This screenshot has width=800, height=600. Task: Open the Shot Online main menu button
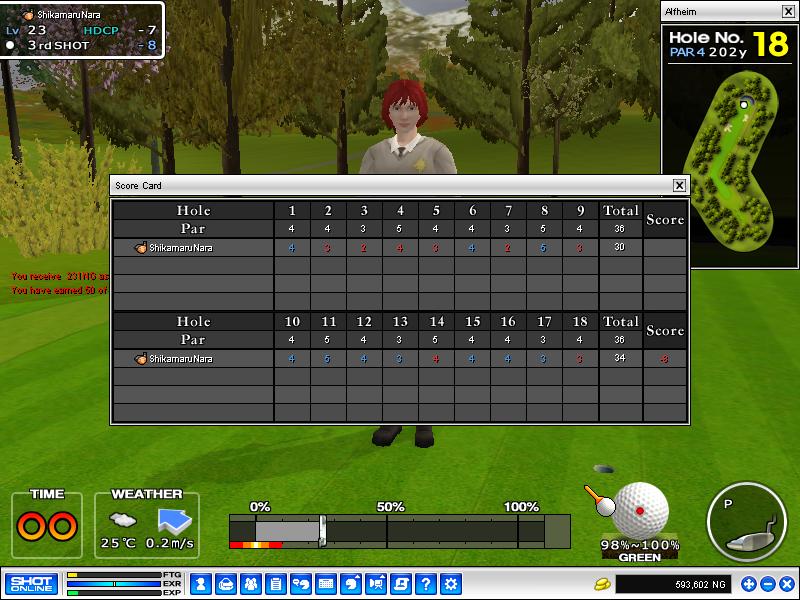(31, 584)
